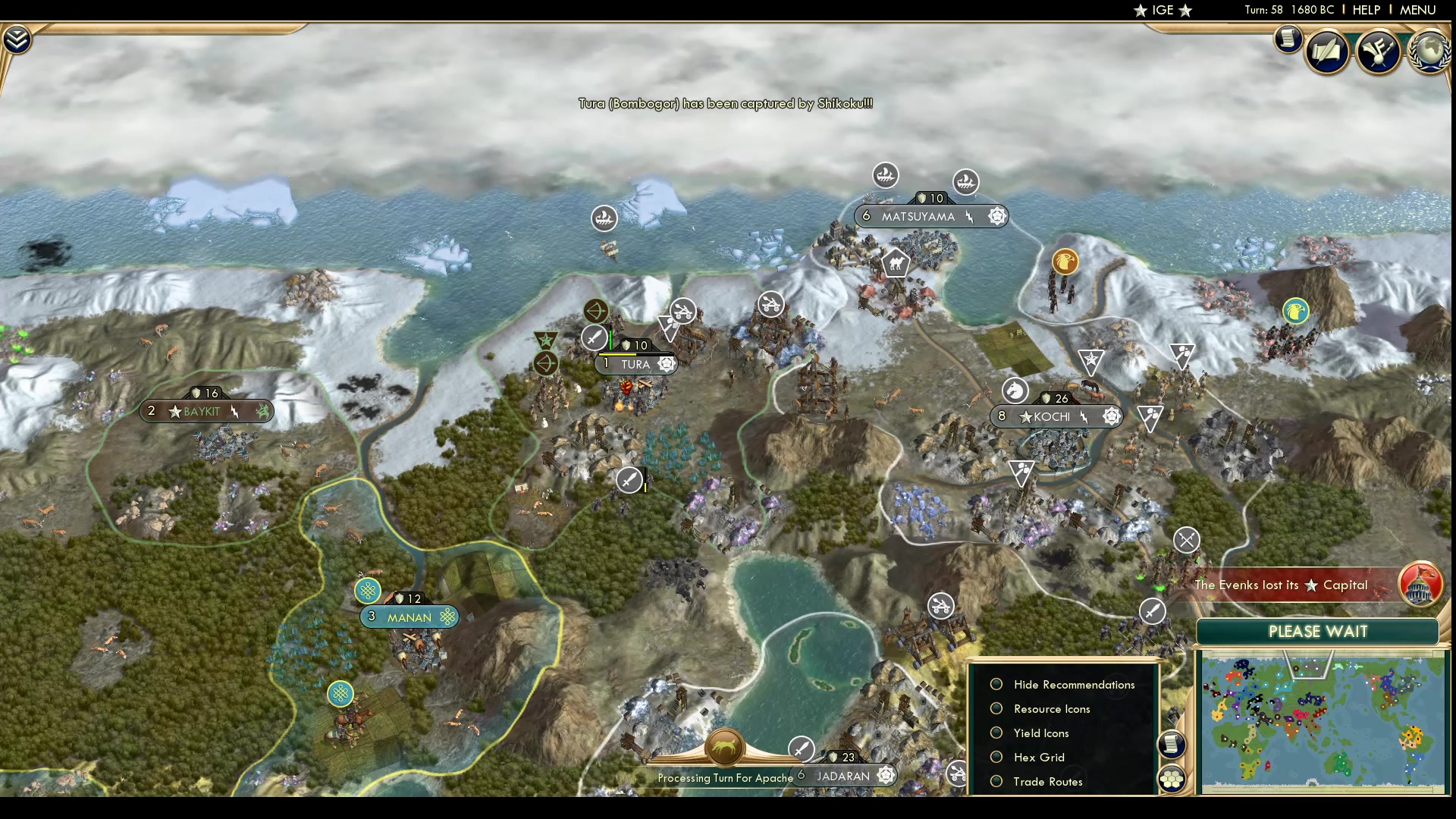Open the small scroll notification log icon

(1288, 39)
